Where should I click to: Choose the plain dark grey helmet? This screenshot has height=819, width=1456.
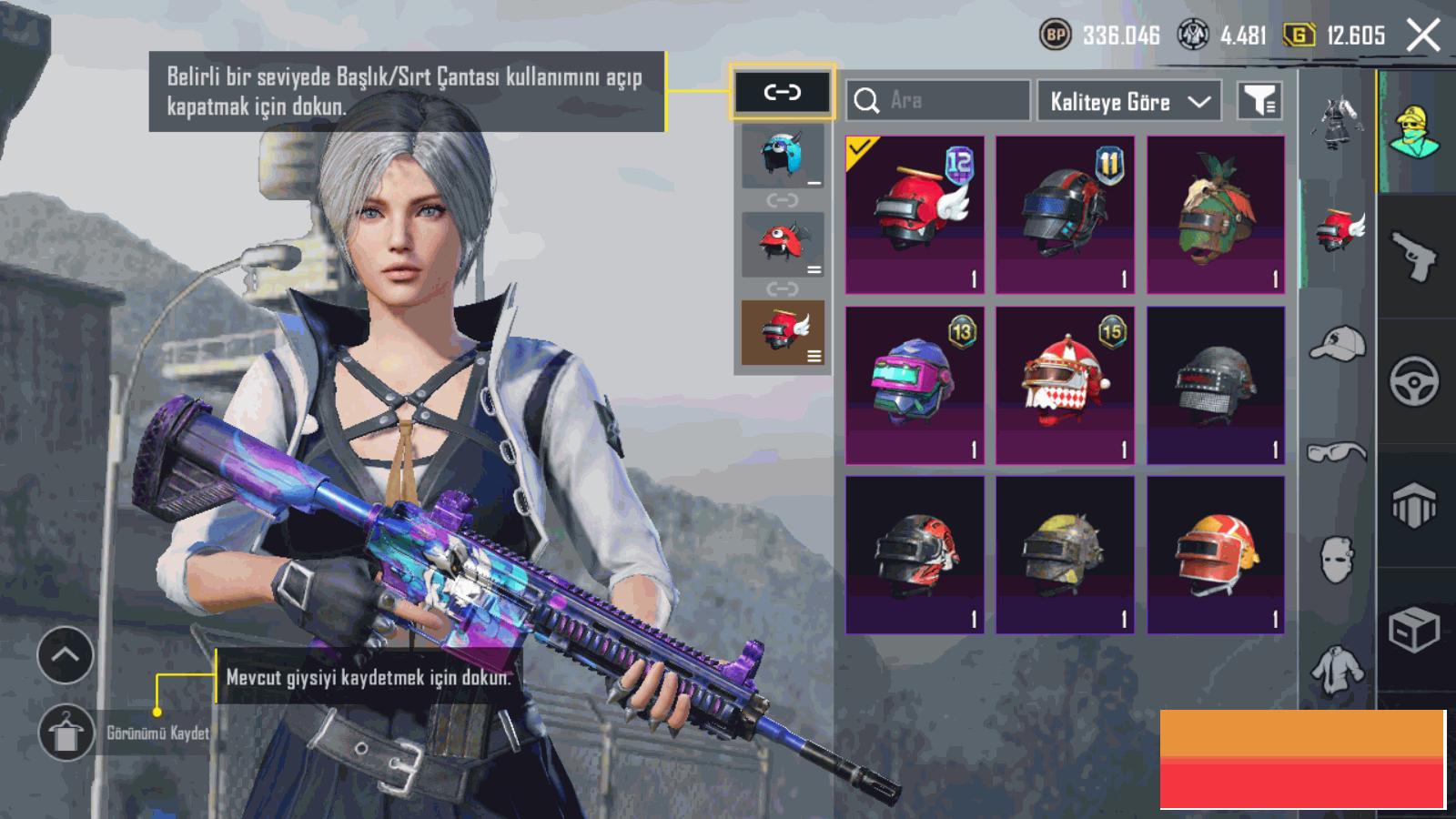[1216, 385]
